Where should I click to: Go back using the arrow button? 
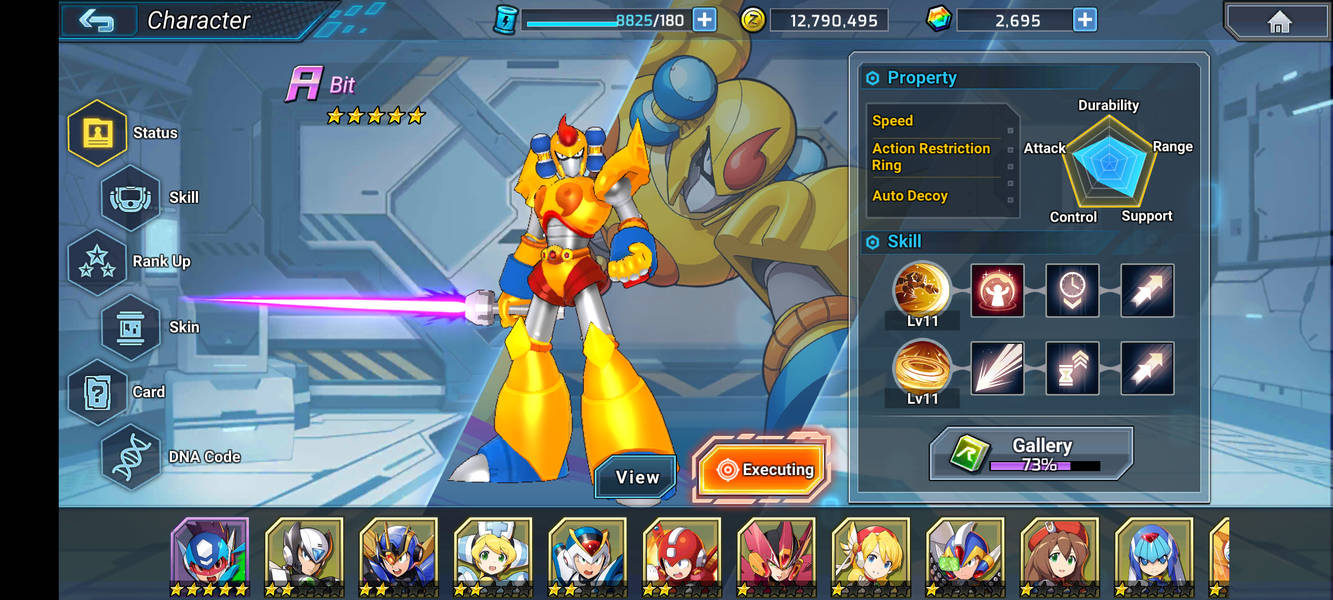[96, 20]
